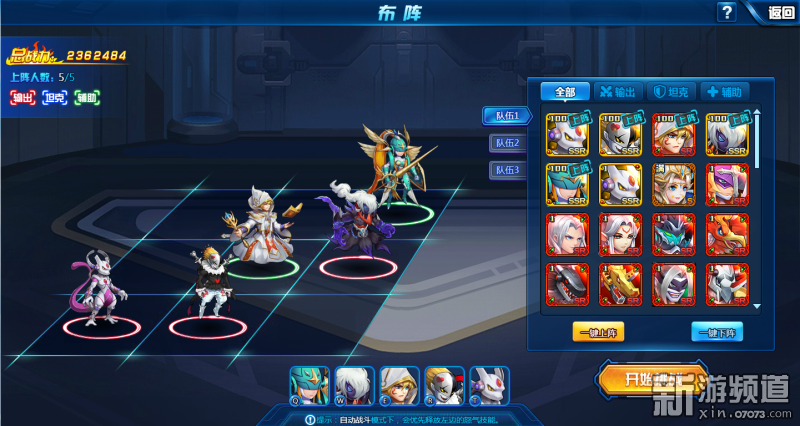The height and width of the screenshot is (426, 800).
Task: Click the yellow 一键上阵 button
Action: coord(598,332)
